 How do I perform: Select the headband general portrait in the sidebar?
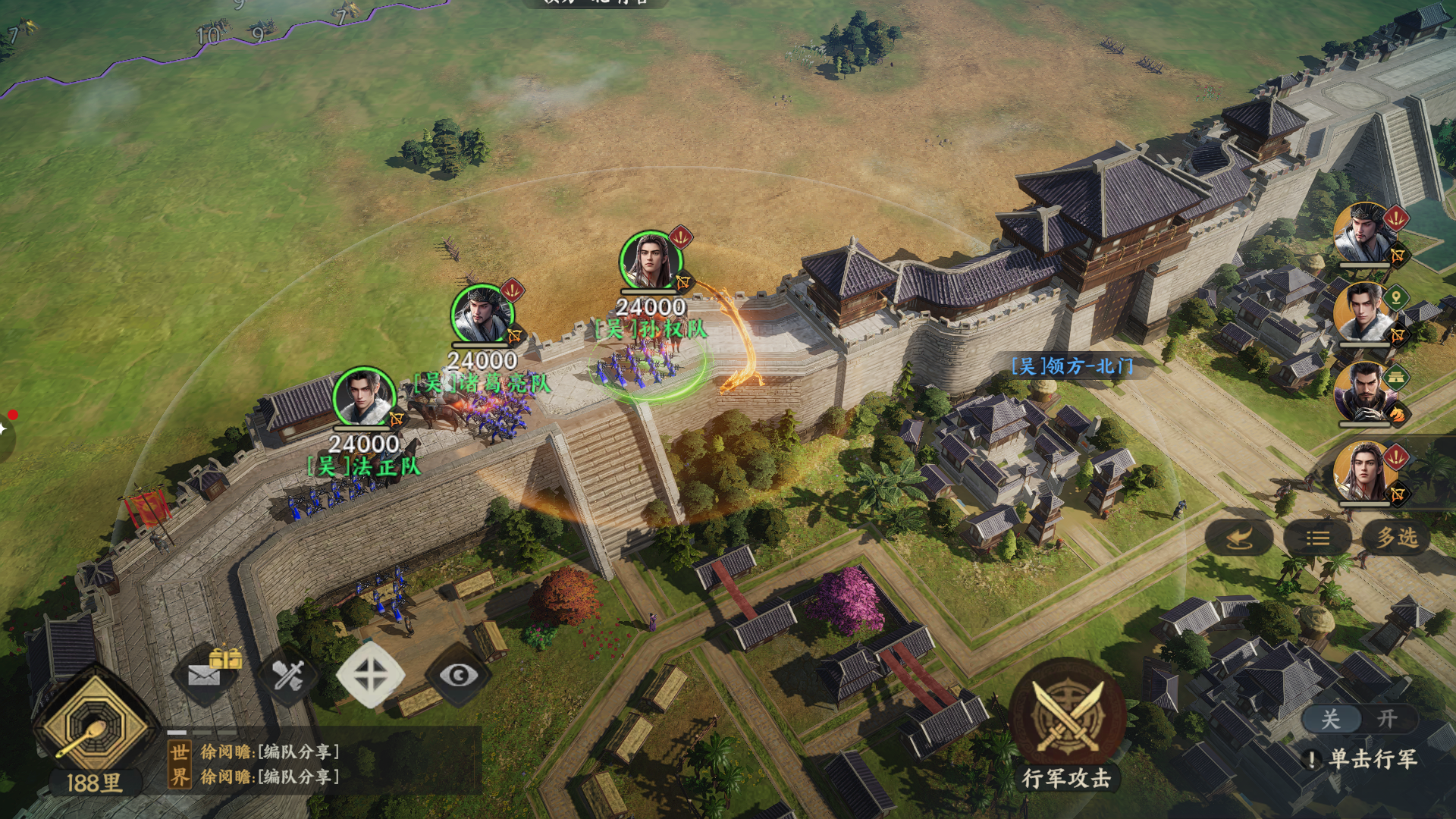1364,233
